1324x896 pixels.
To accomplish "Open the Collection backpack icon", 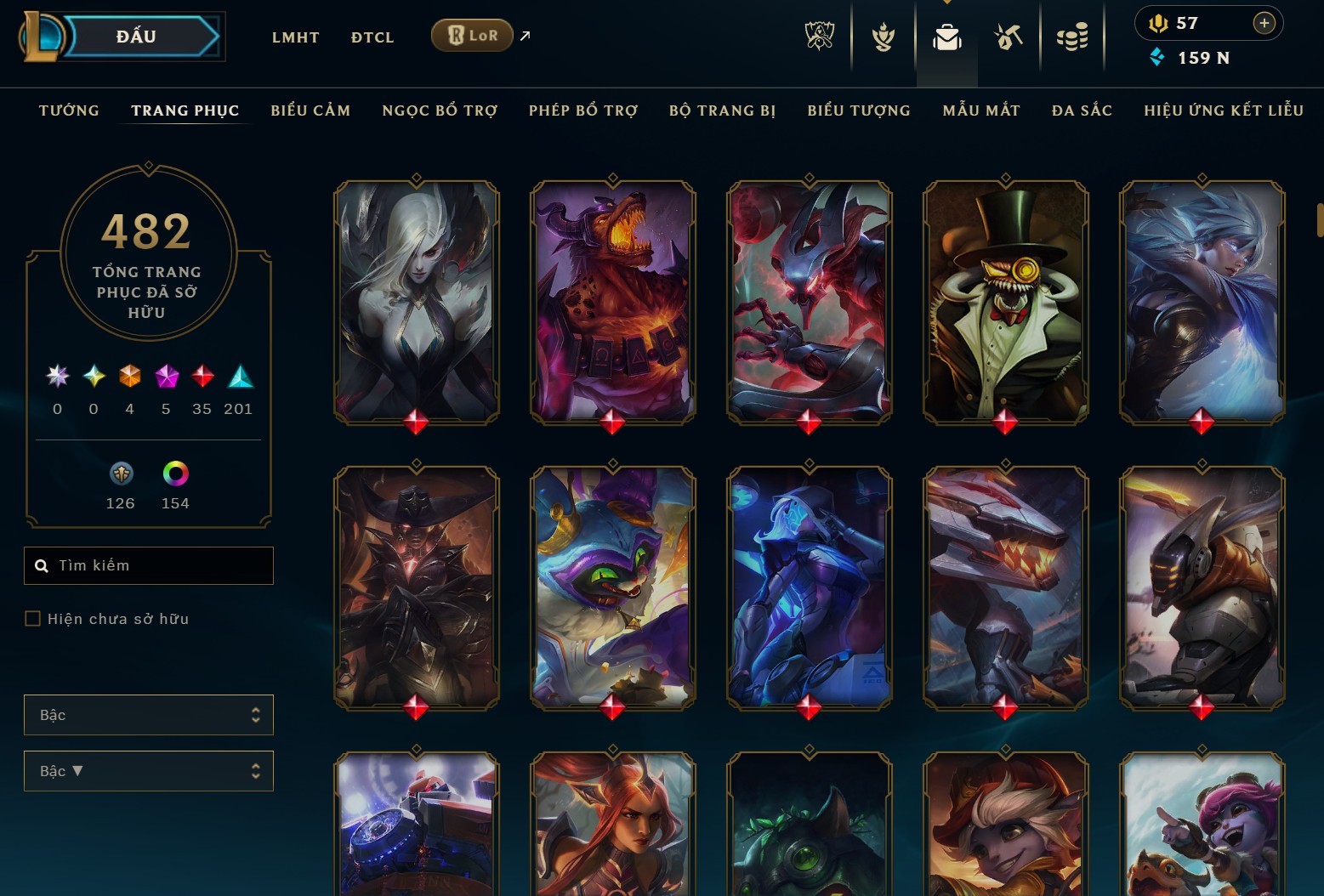I will point(946,36).
